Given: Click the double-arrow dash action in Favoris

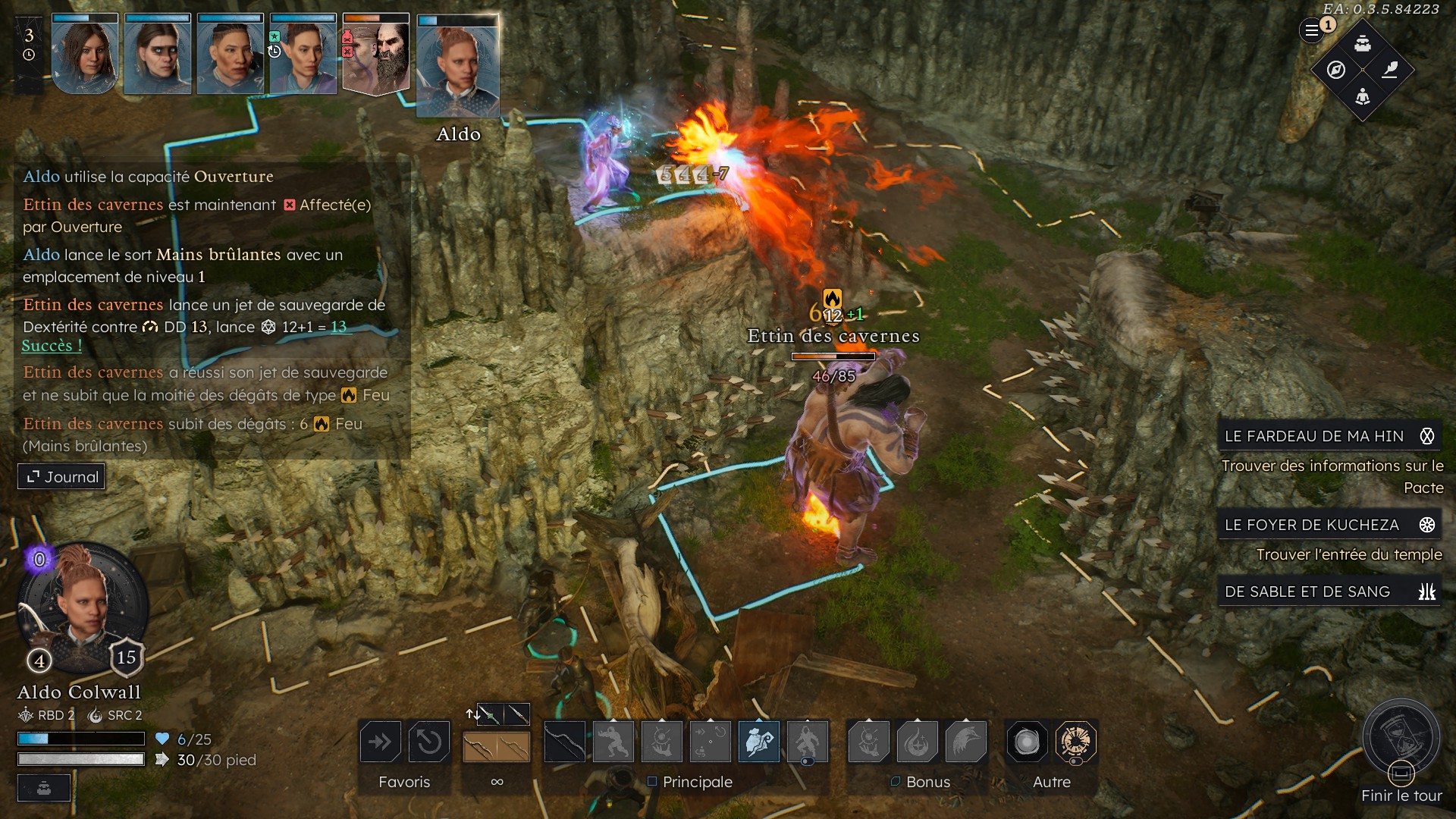Looking at the screenshot, I should point(380,742).
